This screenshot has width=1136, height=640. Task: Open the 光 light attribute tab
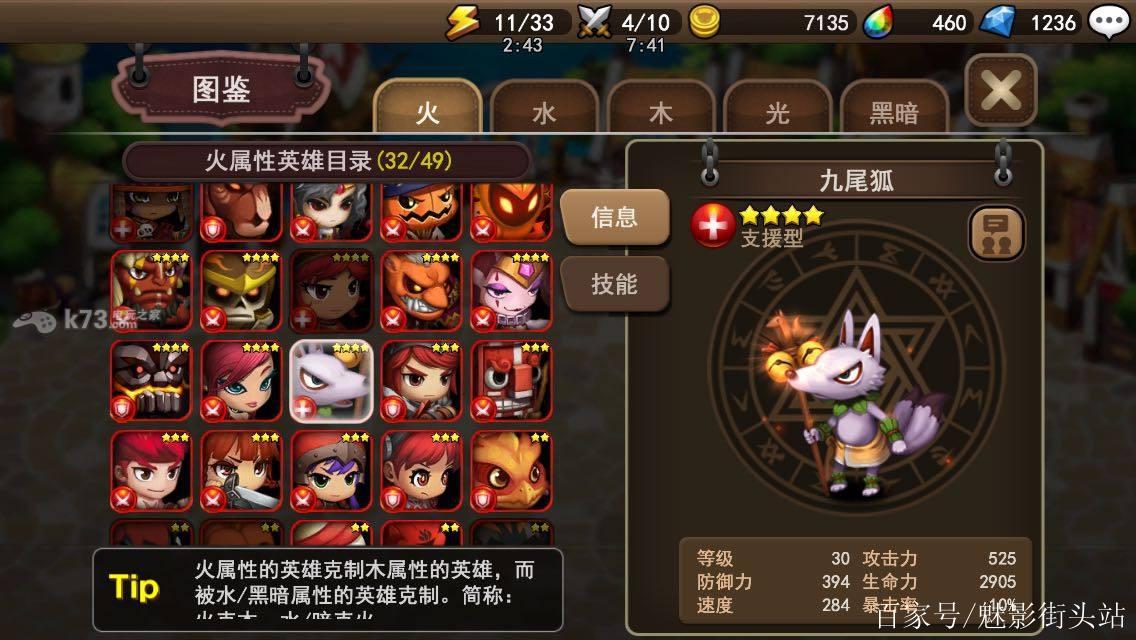(777, 113)
